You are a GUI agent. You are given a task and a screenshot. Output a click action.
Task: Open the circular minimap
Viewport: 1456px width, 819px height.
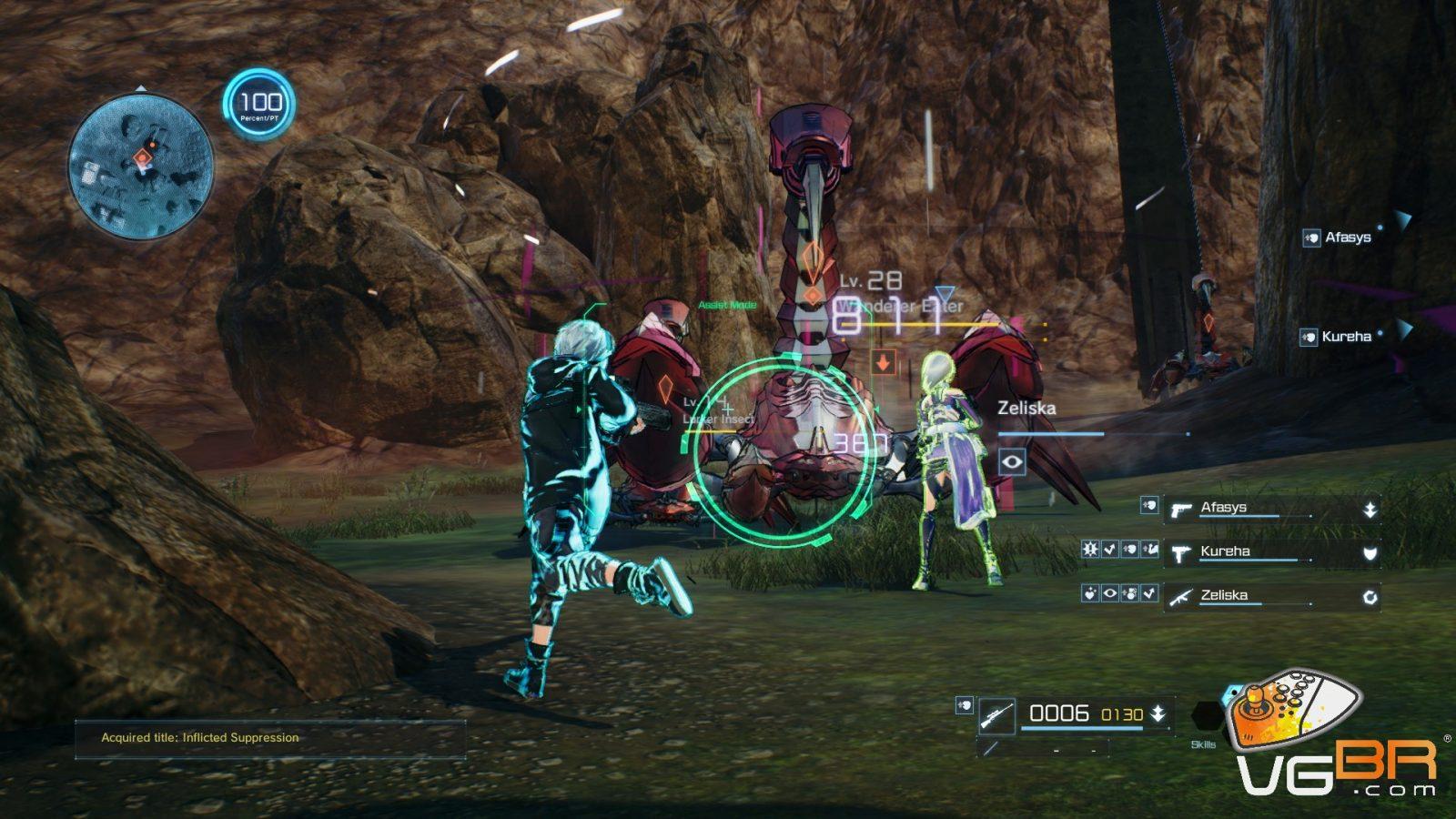click(141, 167)
